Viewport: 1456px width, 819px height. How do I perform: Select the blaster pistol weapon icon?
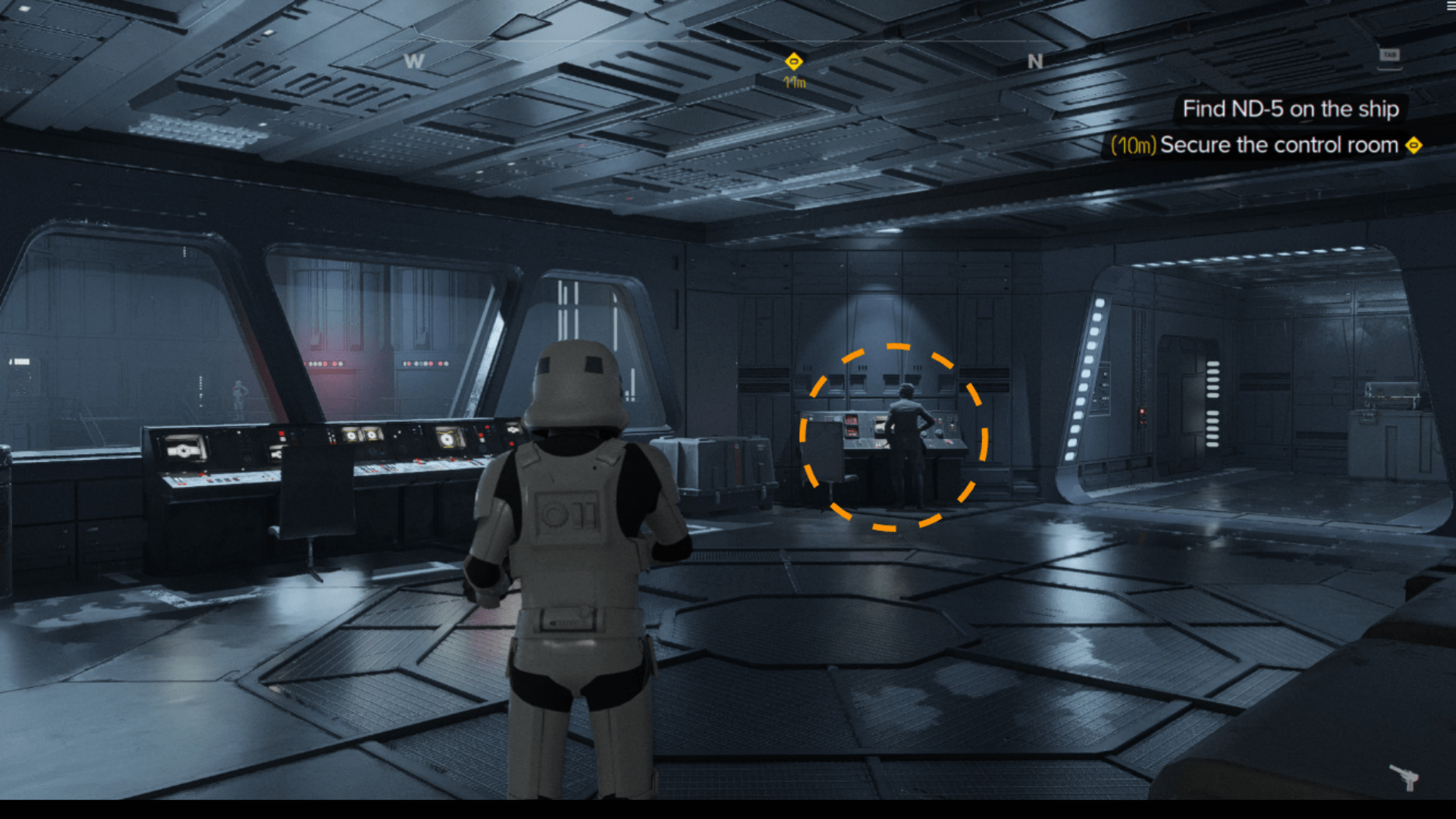point(1404,777)
